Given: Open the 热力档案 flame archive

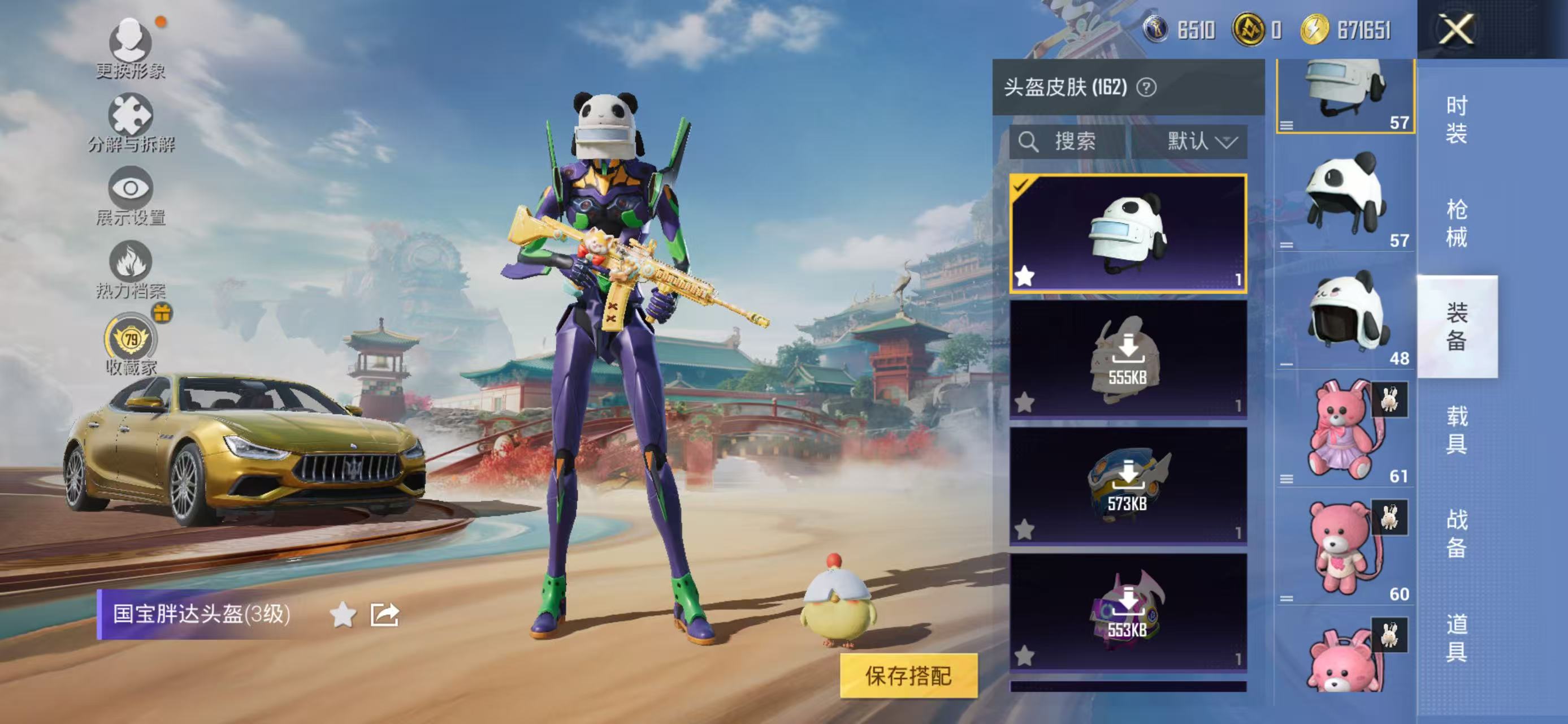Looking at the screenshot, I should (130, 269).
